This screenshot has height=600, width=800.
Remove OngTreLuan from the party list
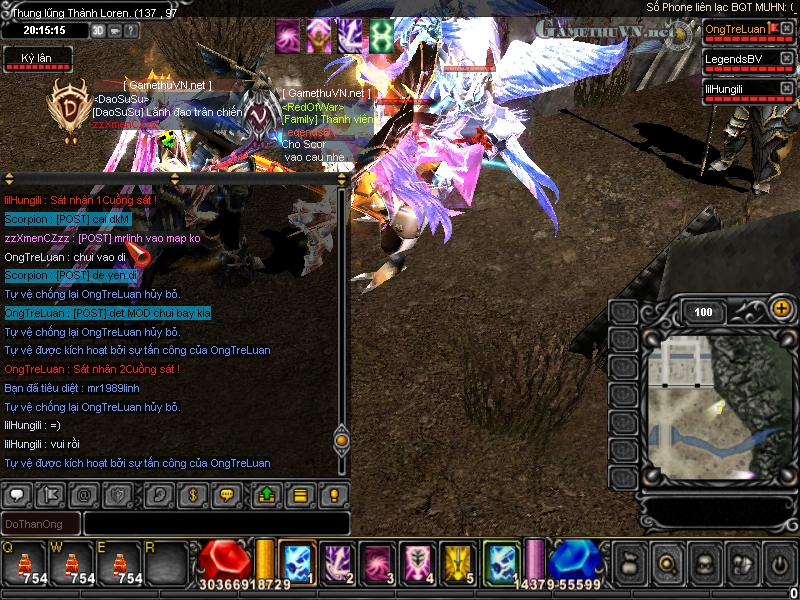coord(786,29)
